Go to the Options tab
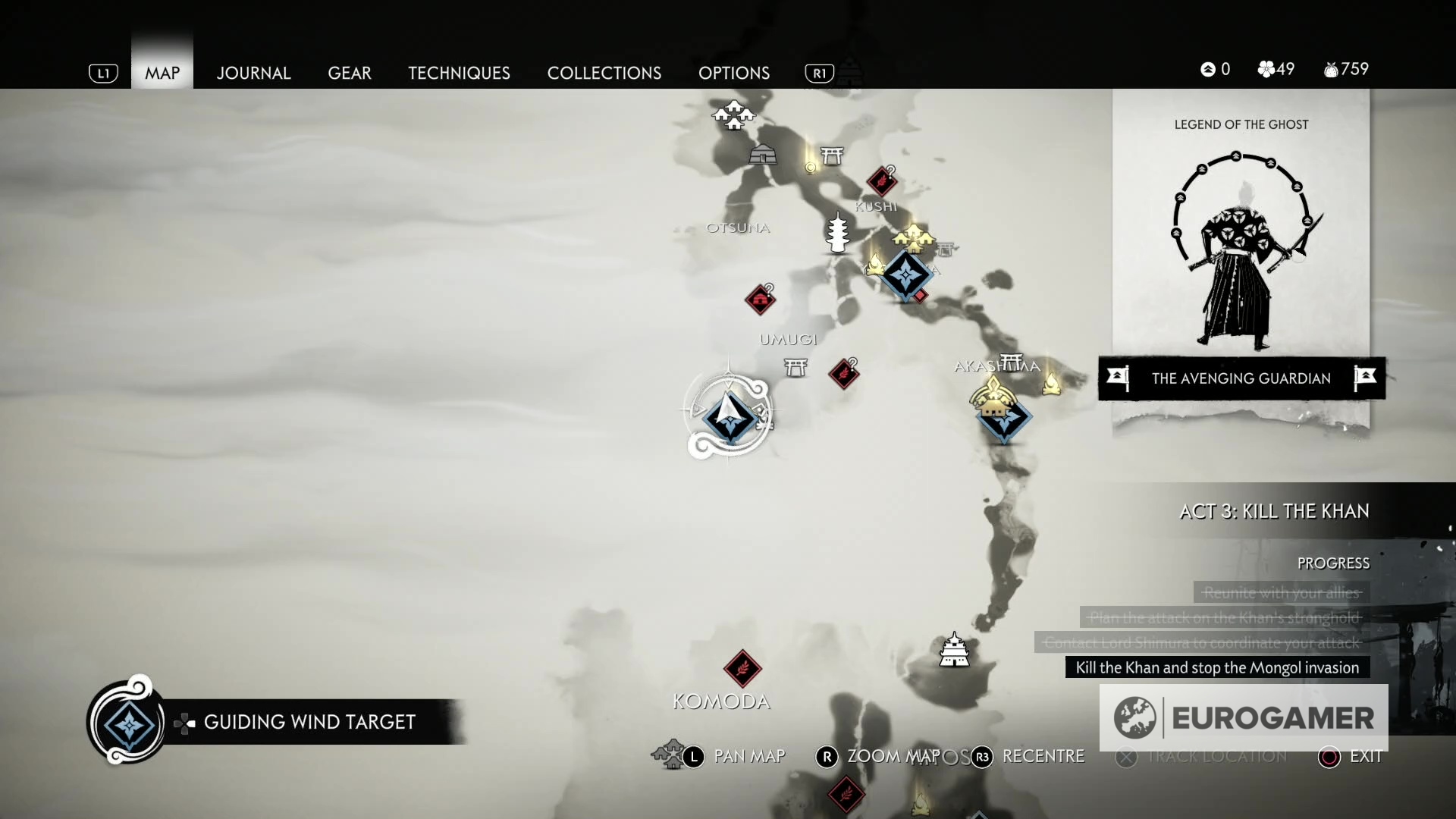This screenshot has width=1456, height=819. [734, 73]
